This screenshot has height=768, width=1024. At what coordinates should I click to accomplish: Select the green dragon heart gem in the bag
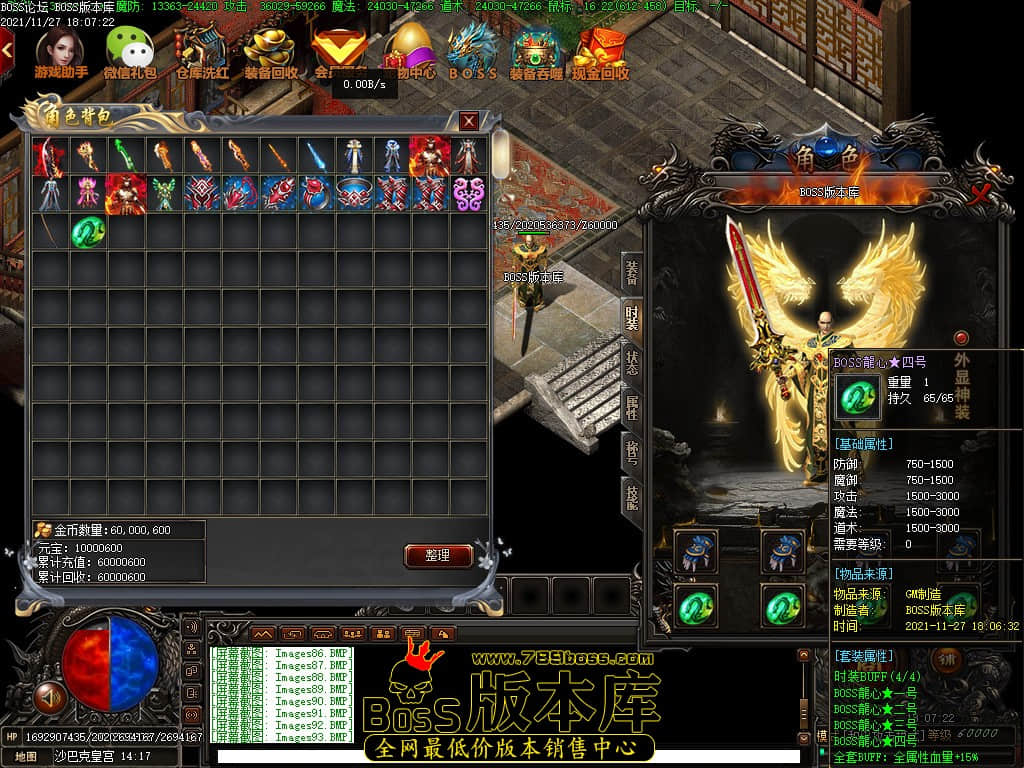click(x=88, y=232)
